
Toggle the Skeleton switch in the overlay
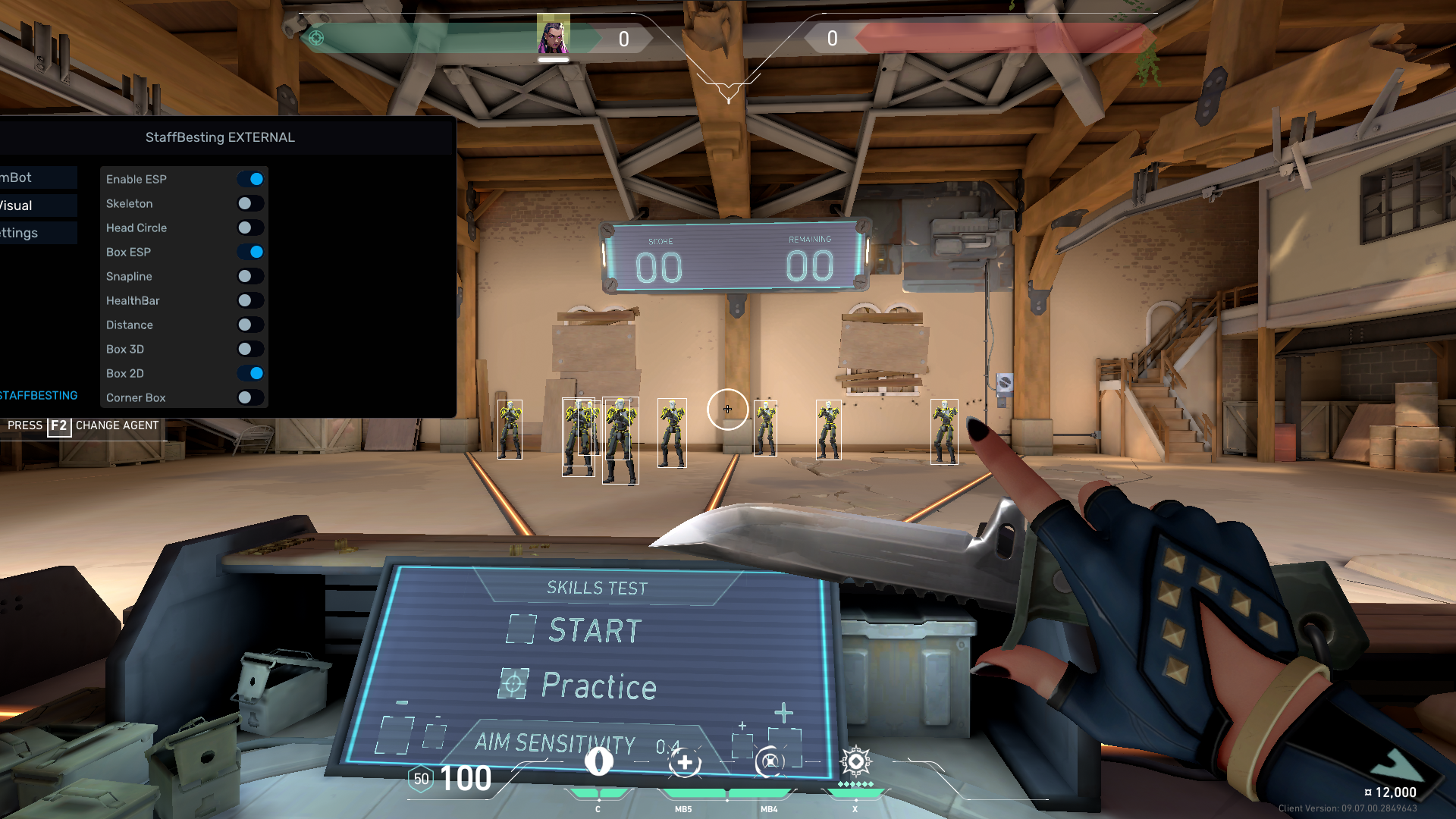[x=249, y=203]
